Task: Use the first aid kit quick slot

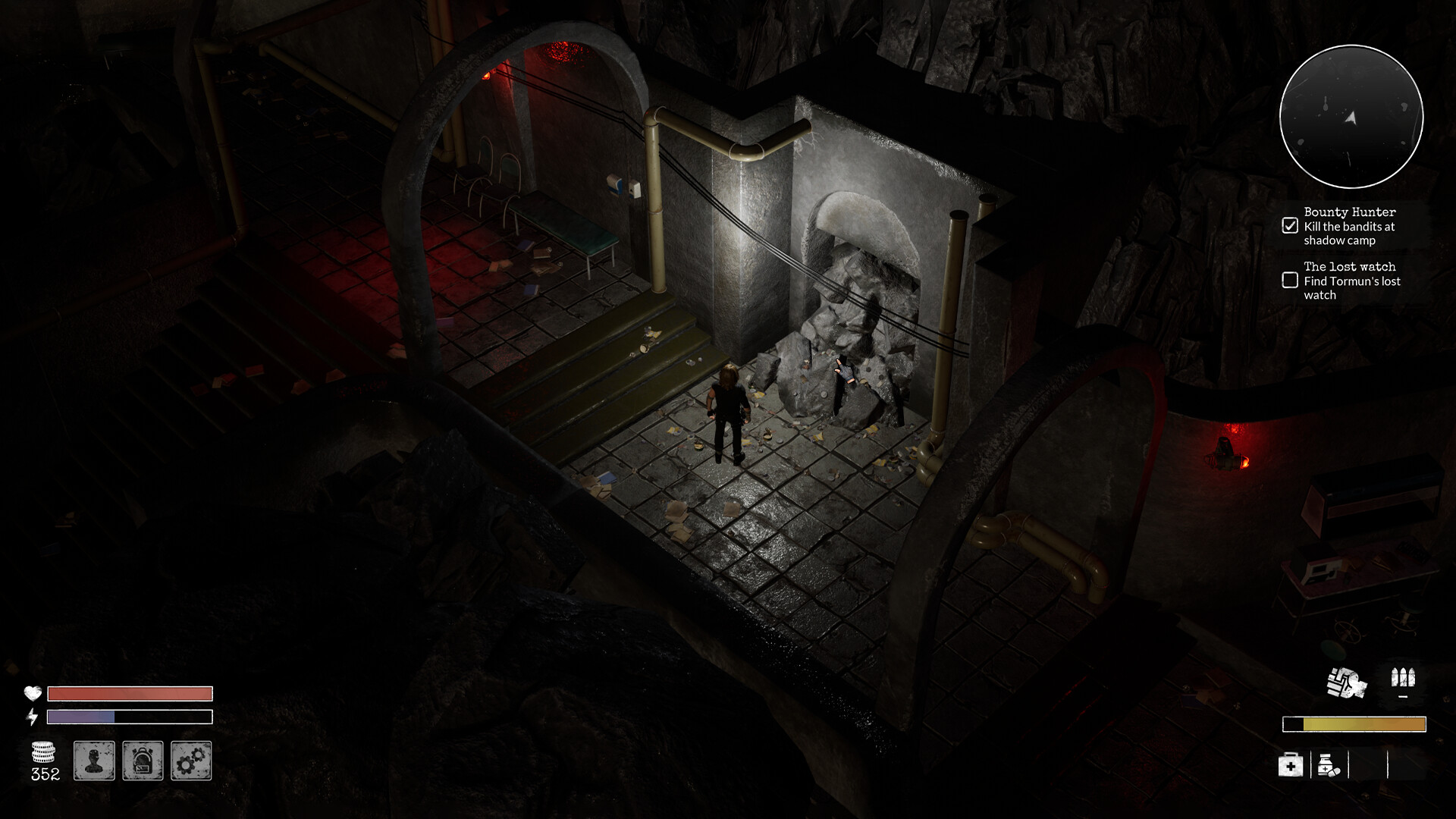Action: click(x=1289, y=766)
